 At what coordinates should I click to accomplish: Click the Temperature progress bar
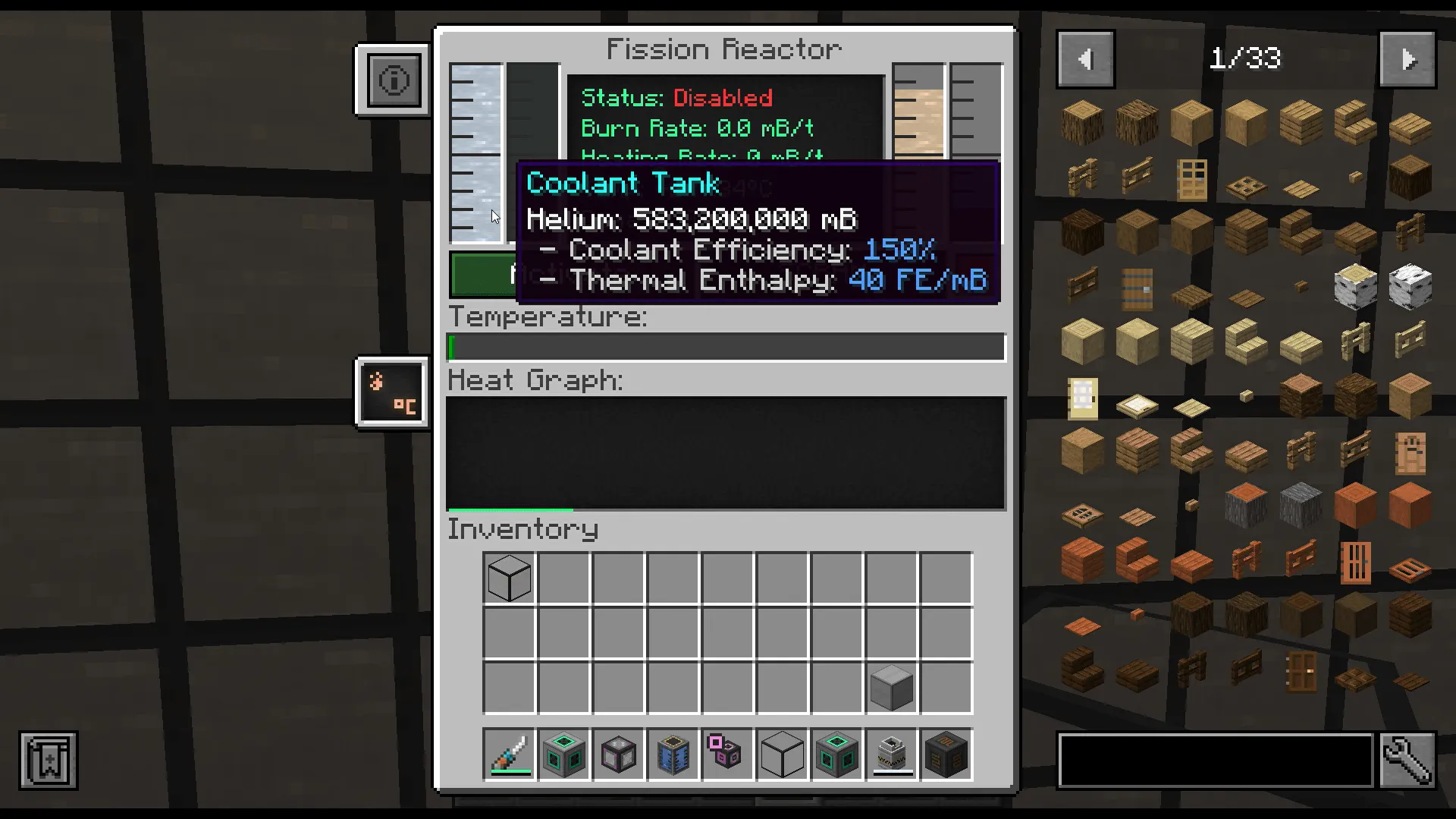pyautogui.click(x=726, y=347)
